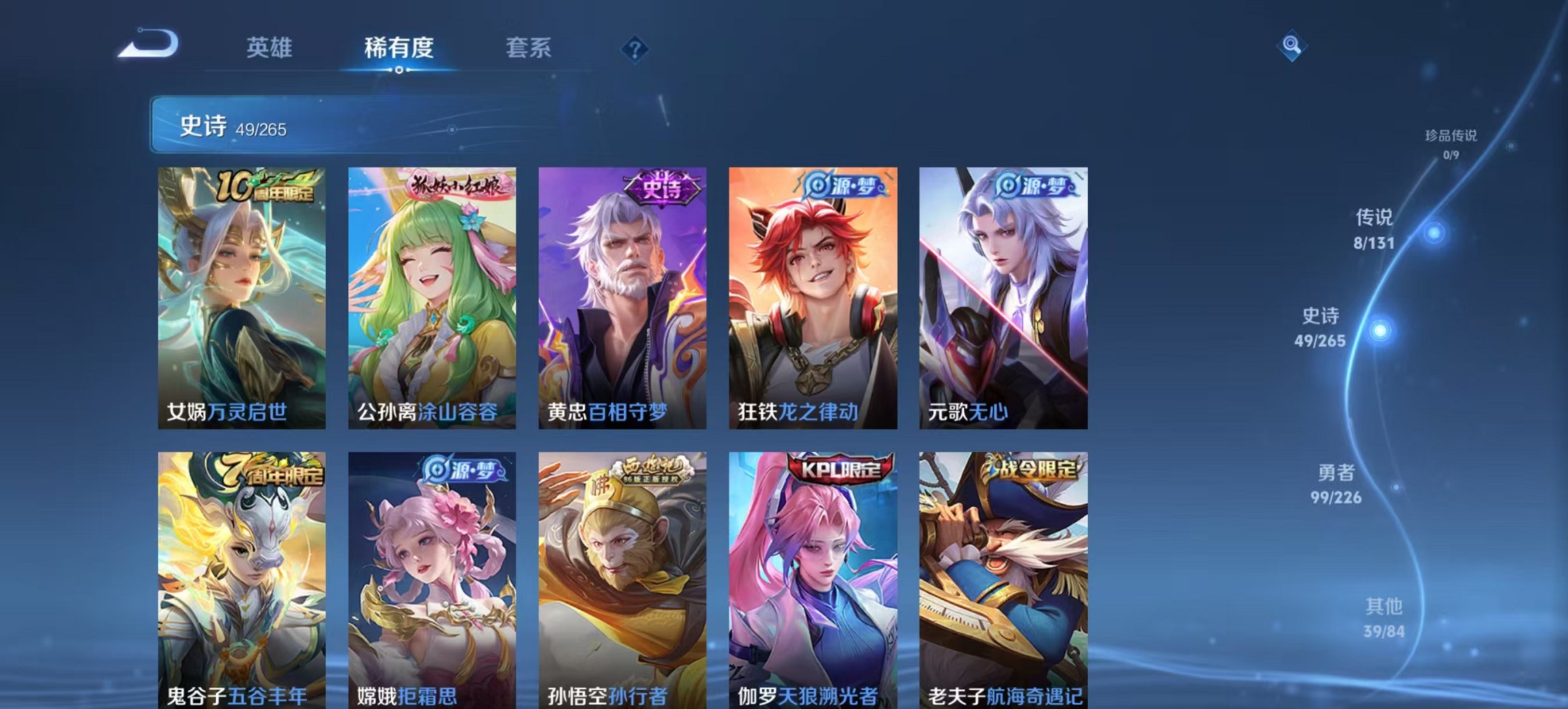This screenshot has height=709, width=1568.
Task: Click the question mark help icon
Action: click(x=634, y=48)
